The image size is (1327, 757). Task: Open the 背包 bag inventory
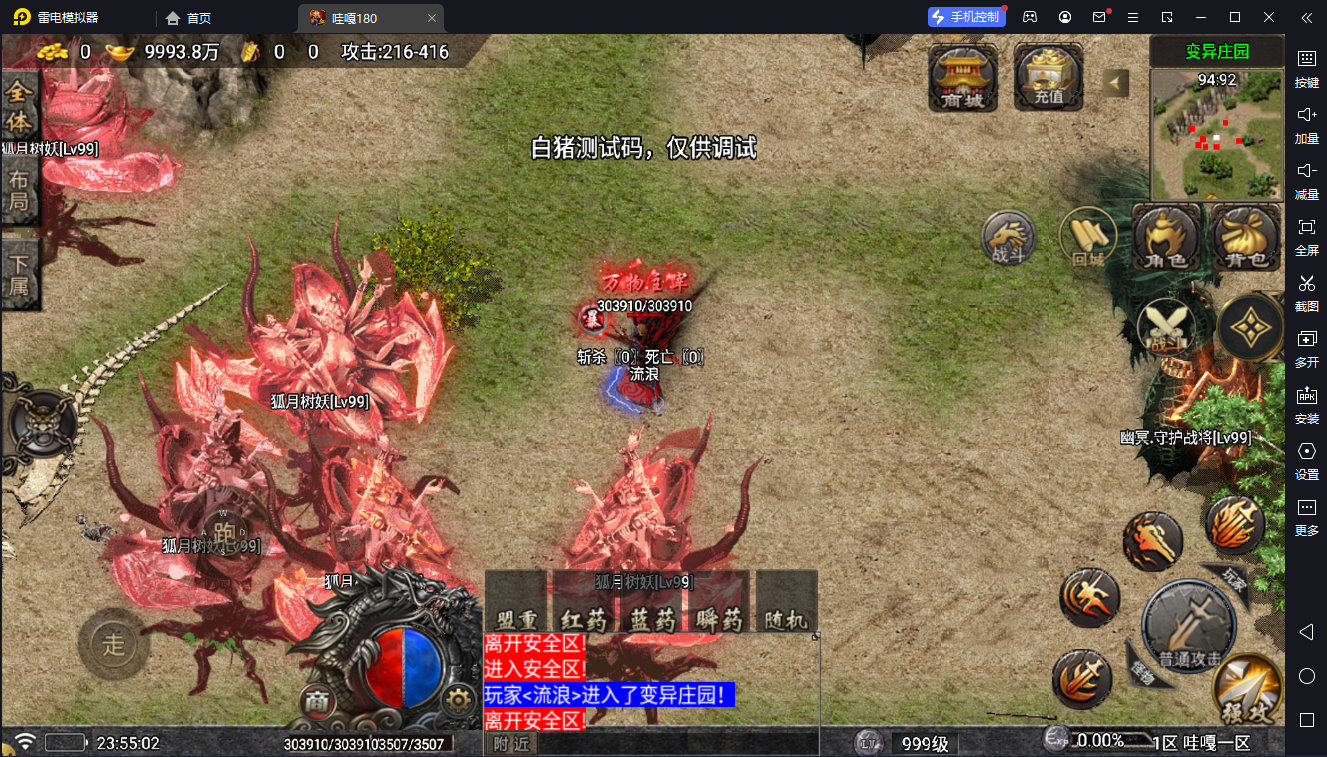[1246, 238]
